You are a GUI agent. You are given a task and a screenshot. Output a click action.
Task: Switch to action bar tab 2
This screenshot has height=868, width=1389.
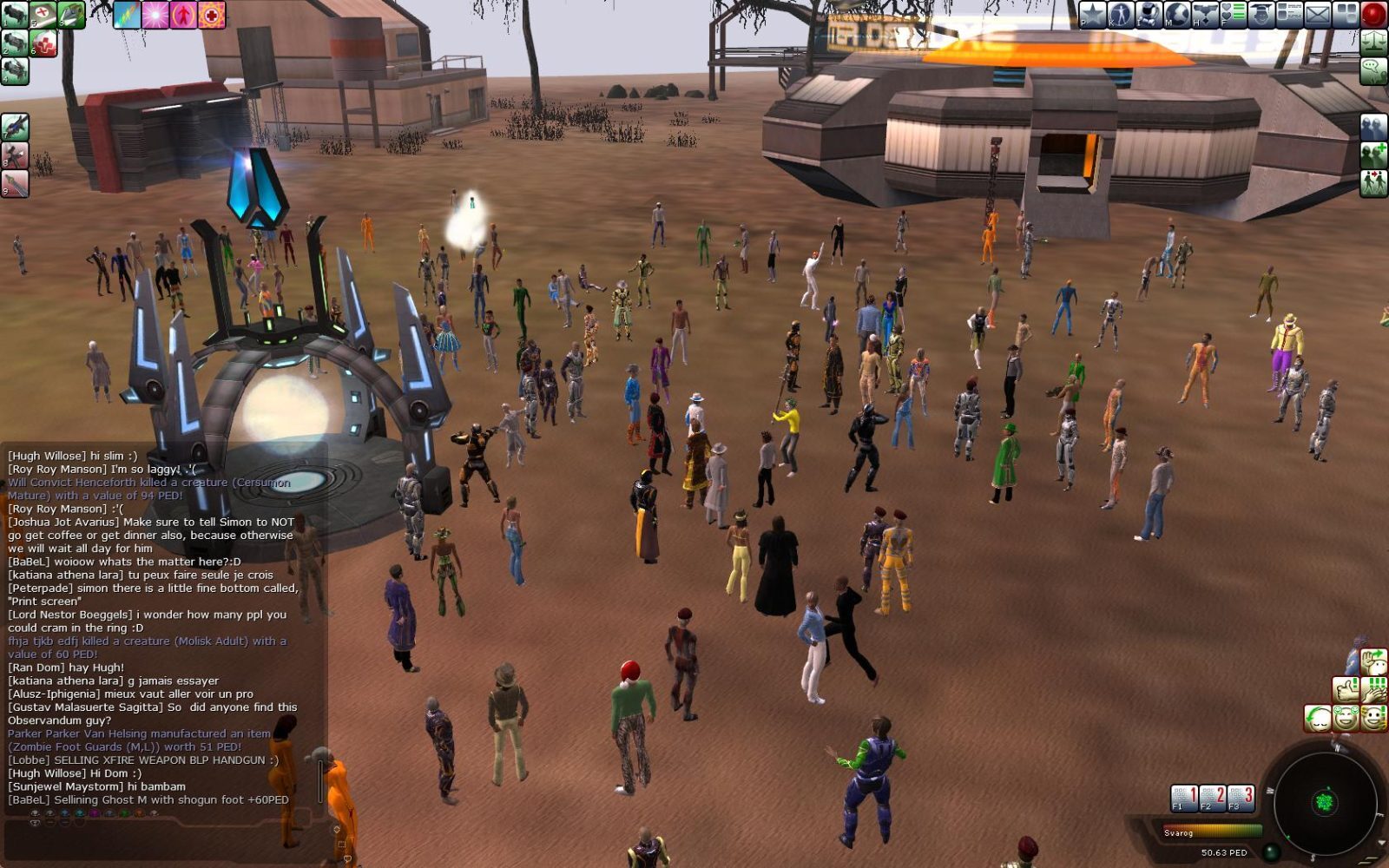pos(1213,798)
